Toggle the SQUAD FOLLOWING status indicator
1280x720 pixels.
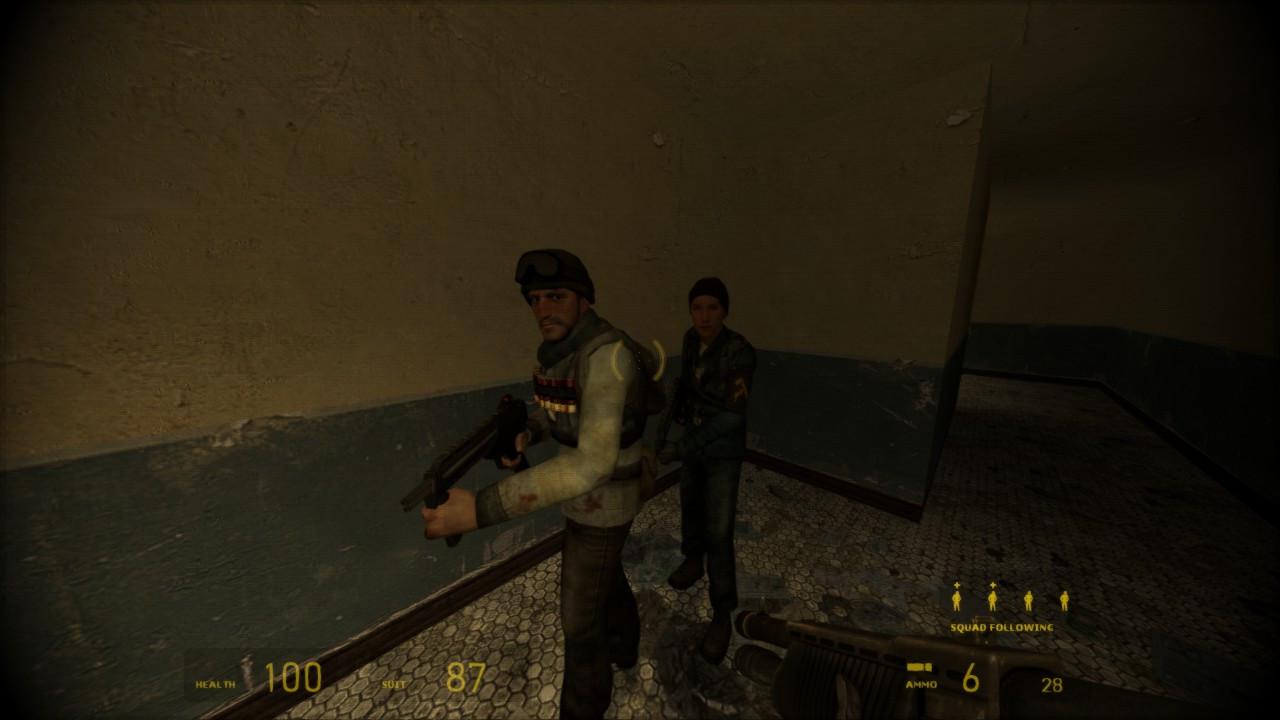1000,626
